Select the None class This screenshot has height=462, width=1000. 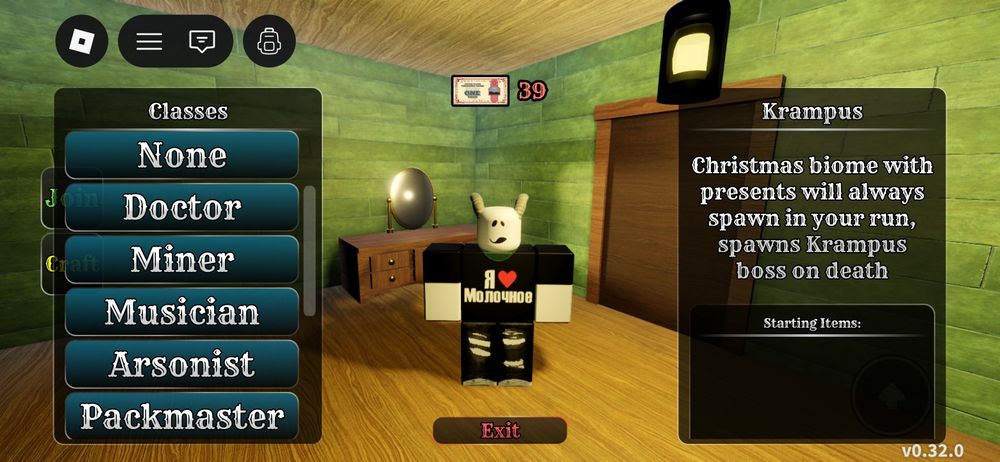click(182, 155)
